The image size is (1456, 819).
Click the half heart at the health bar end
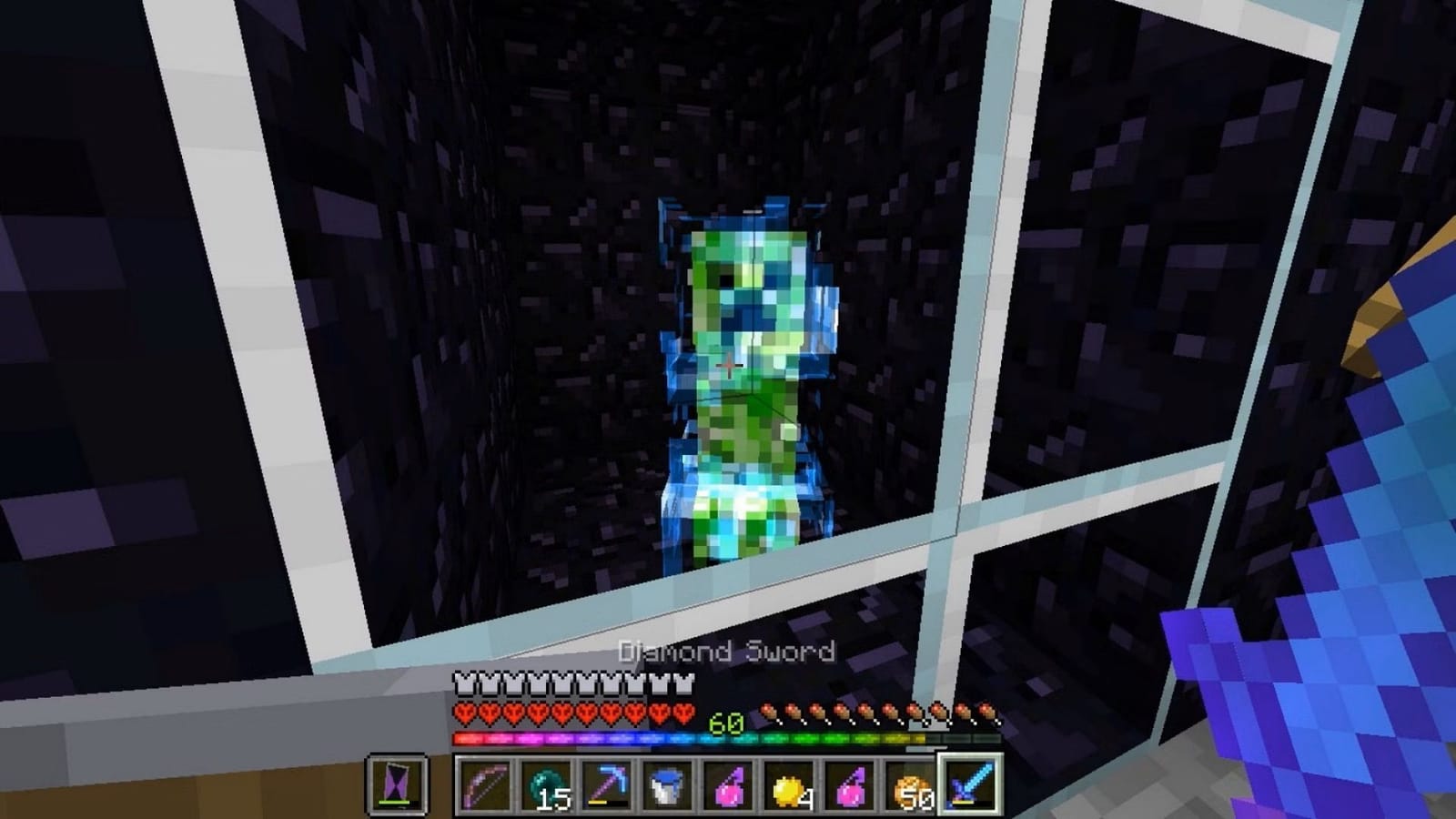(682, 713)
